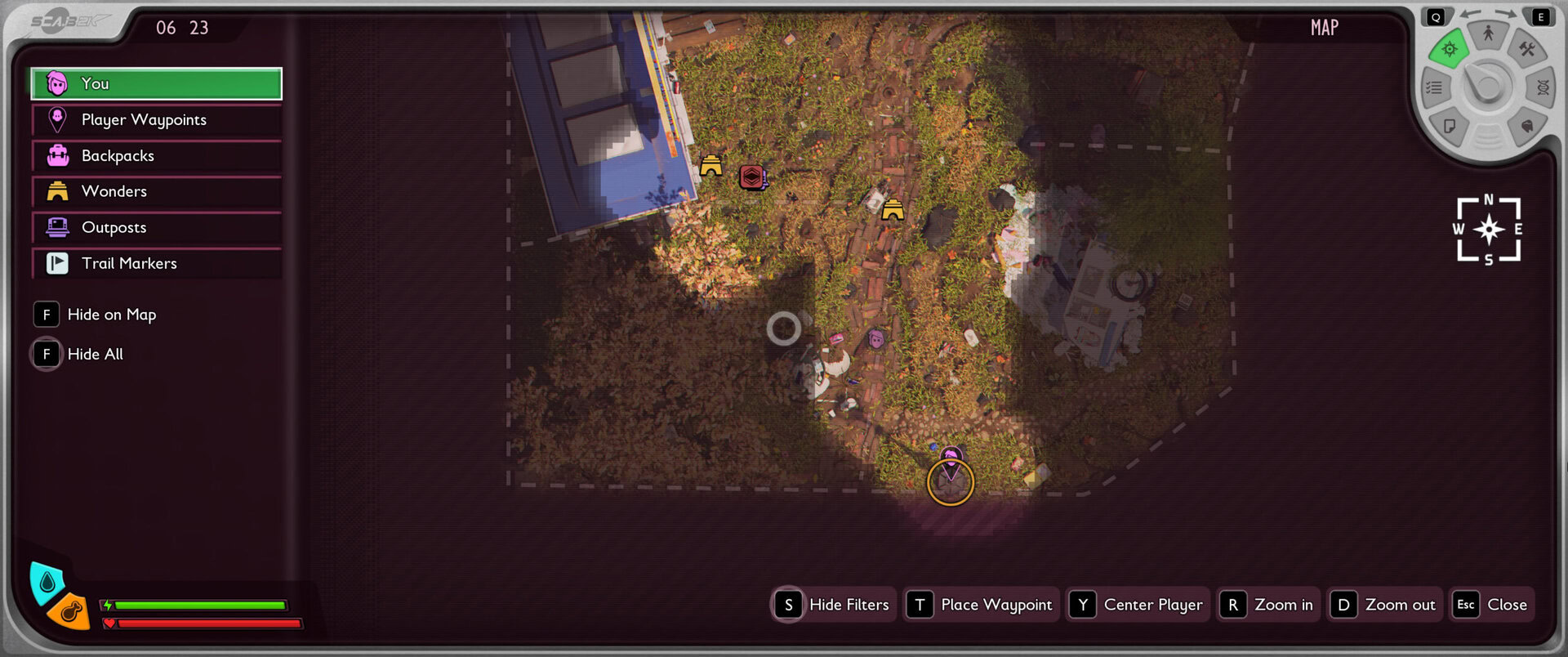1568x657 pixels.
Task: Open the character tab with person icon
Action: point(1488,34)
